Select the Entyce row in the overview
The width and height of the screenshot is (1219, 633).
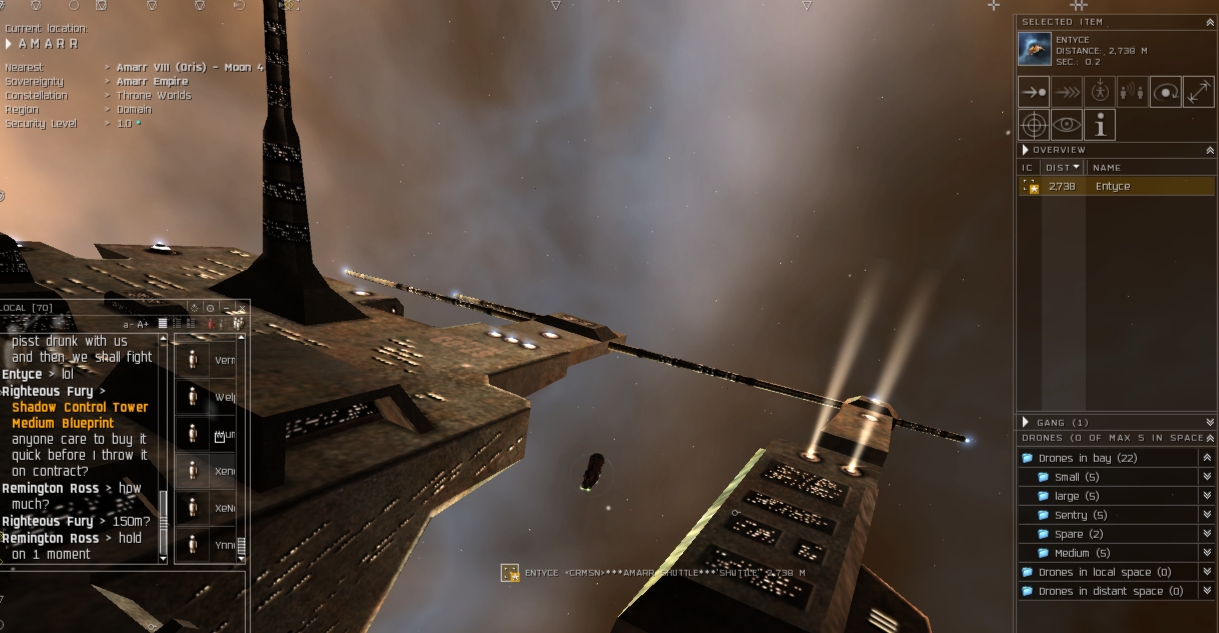coord(1115,186)
